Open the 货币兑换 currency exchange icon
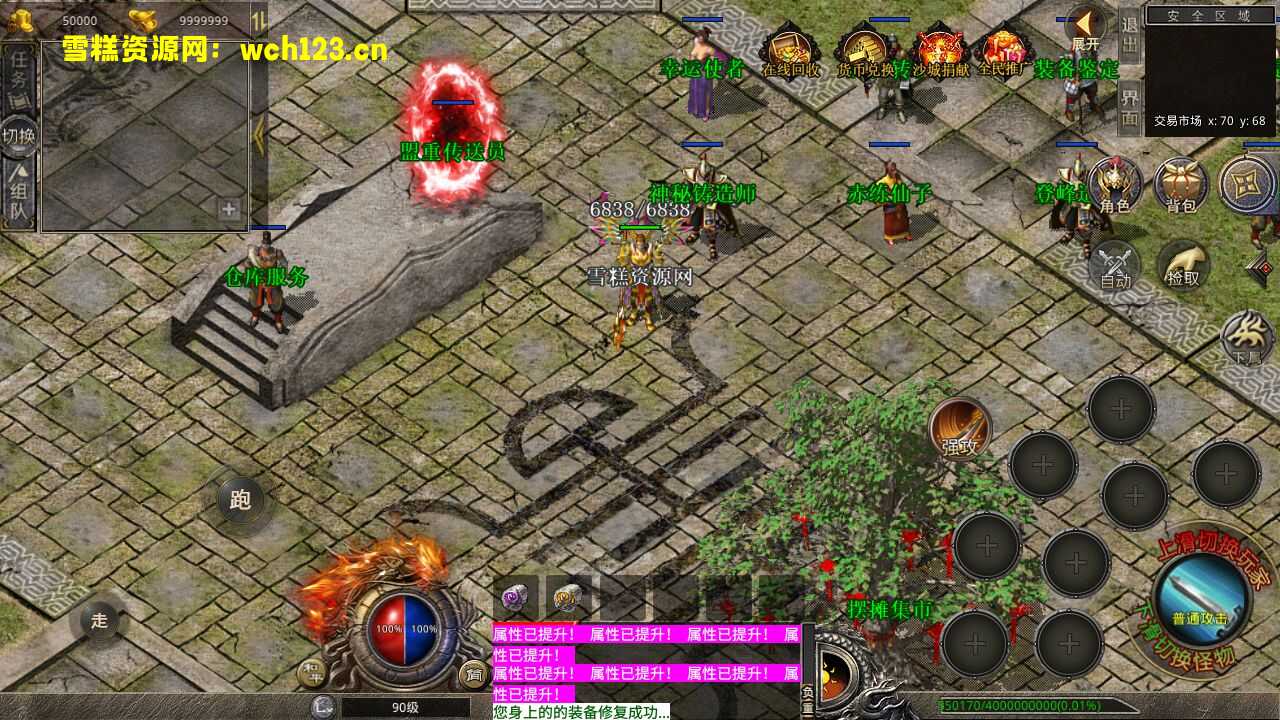This screenshot has width=1280, height=720. 864,50
